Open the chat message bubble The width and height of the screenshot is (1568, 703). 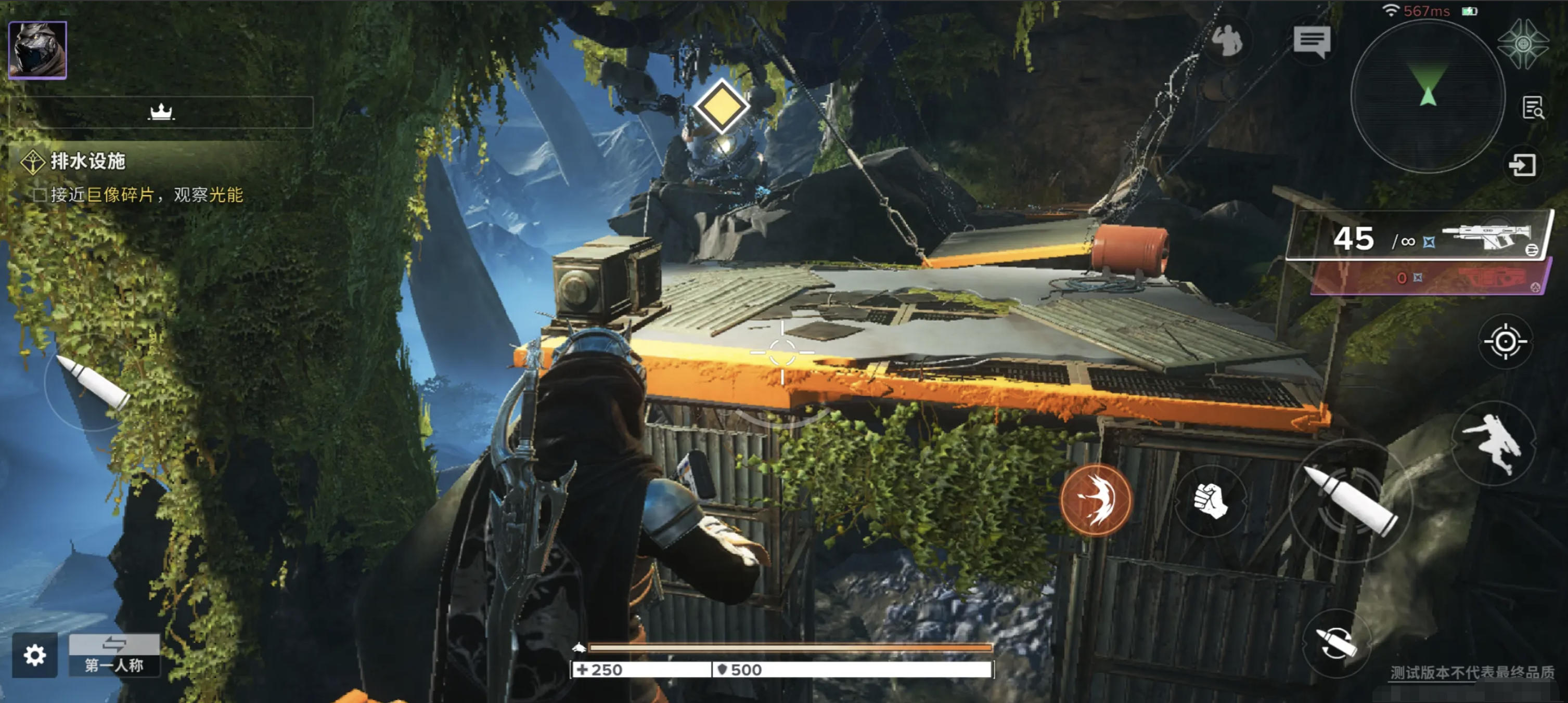pyautogui.click(x=1311, y=42)
